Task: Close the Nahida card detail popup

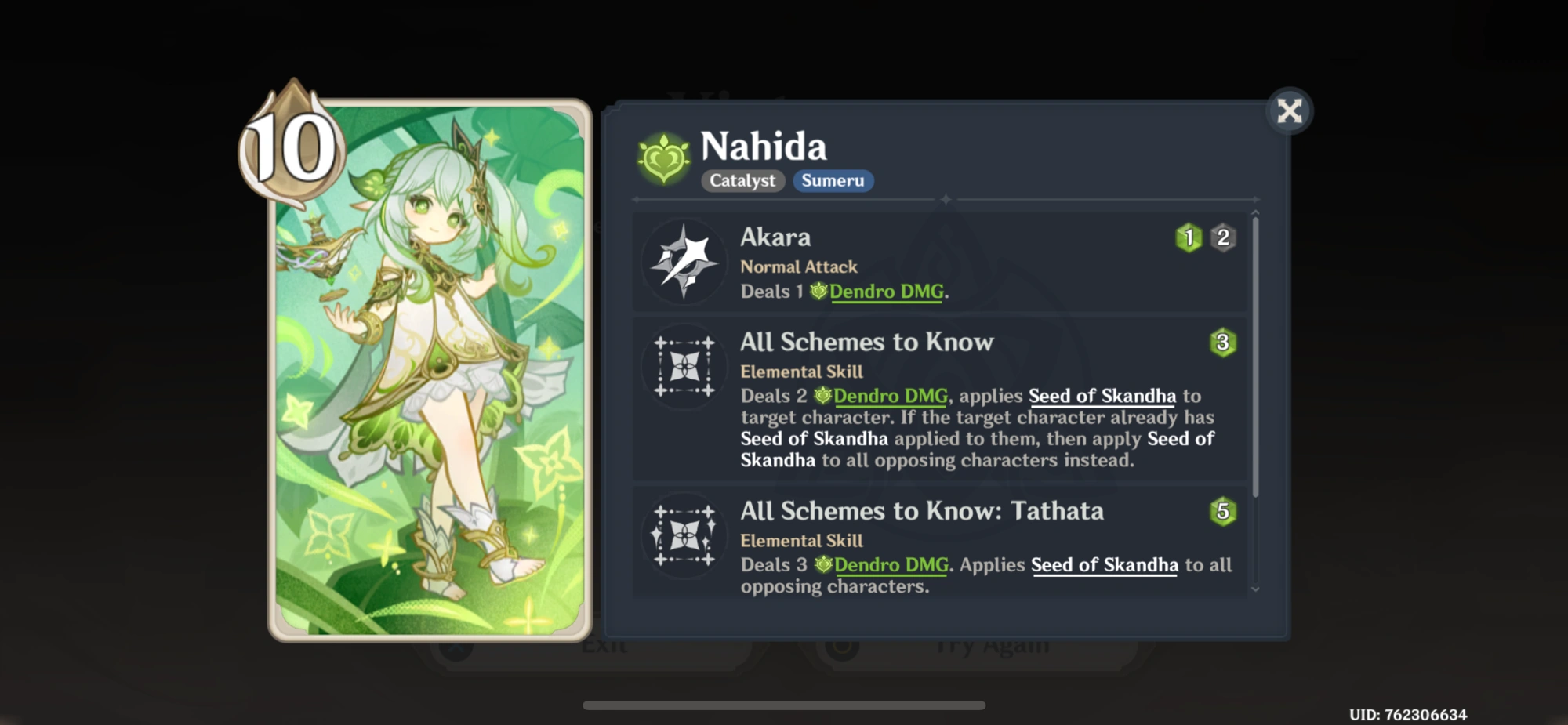Action: pos(1288,110)
